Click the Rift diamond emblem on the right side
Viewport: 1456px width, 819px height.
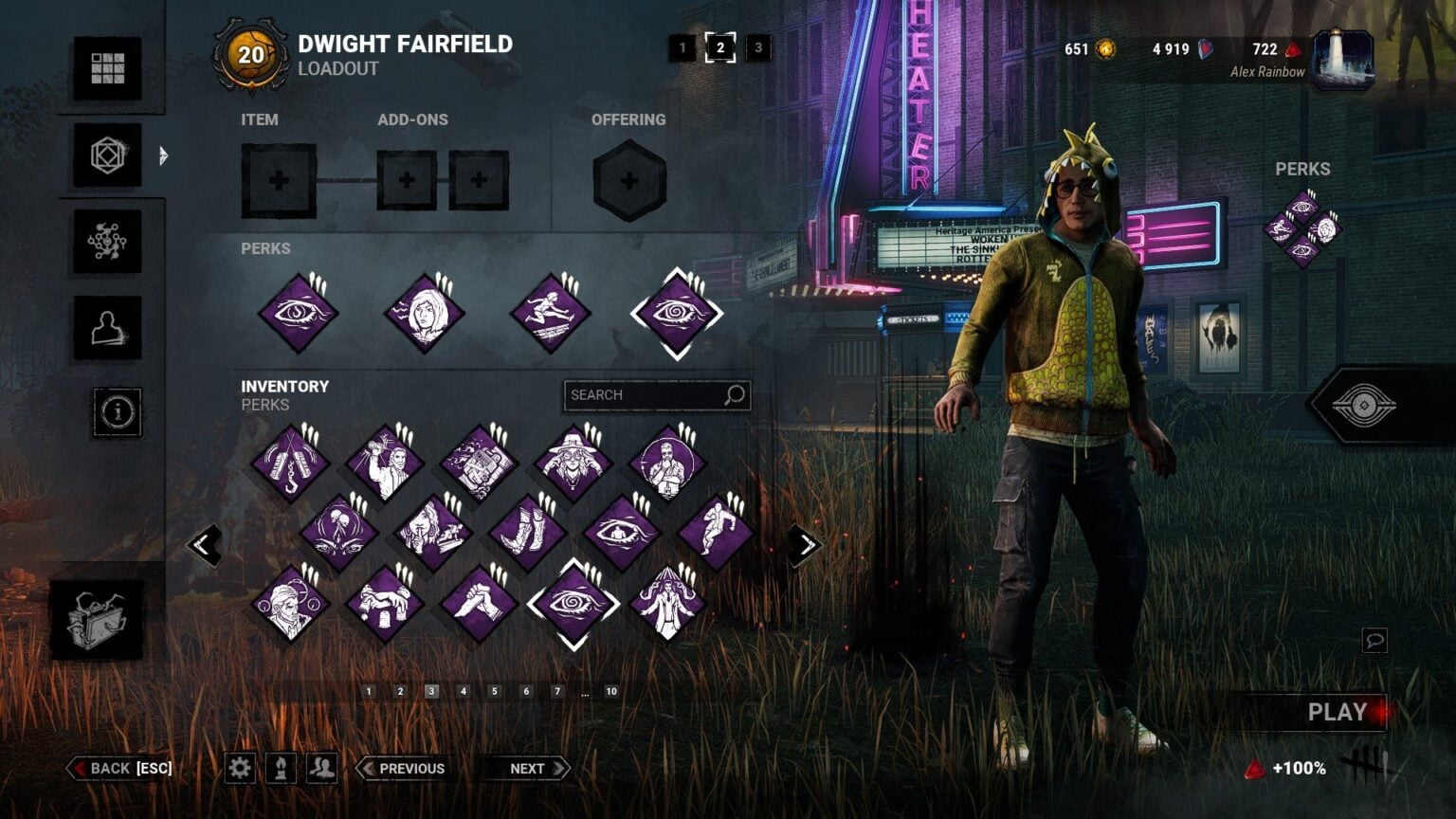(1365, 406)
